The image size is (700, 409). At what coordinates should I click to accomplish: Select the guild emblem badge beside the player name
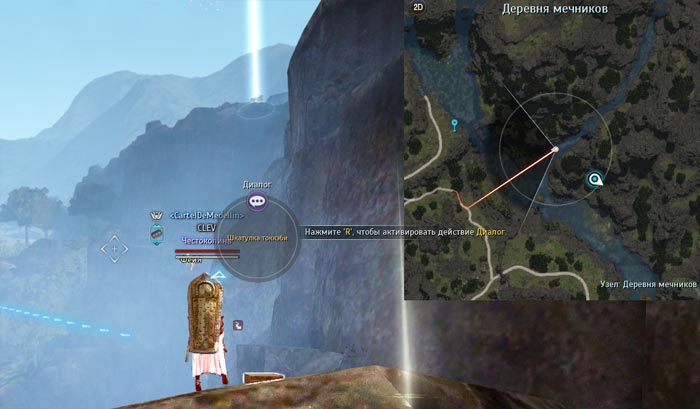(157, 233)
